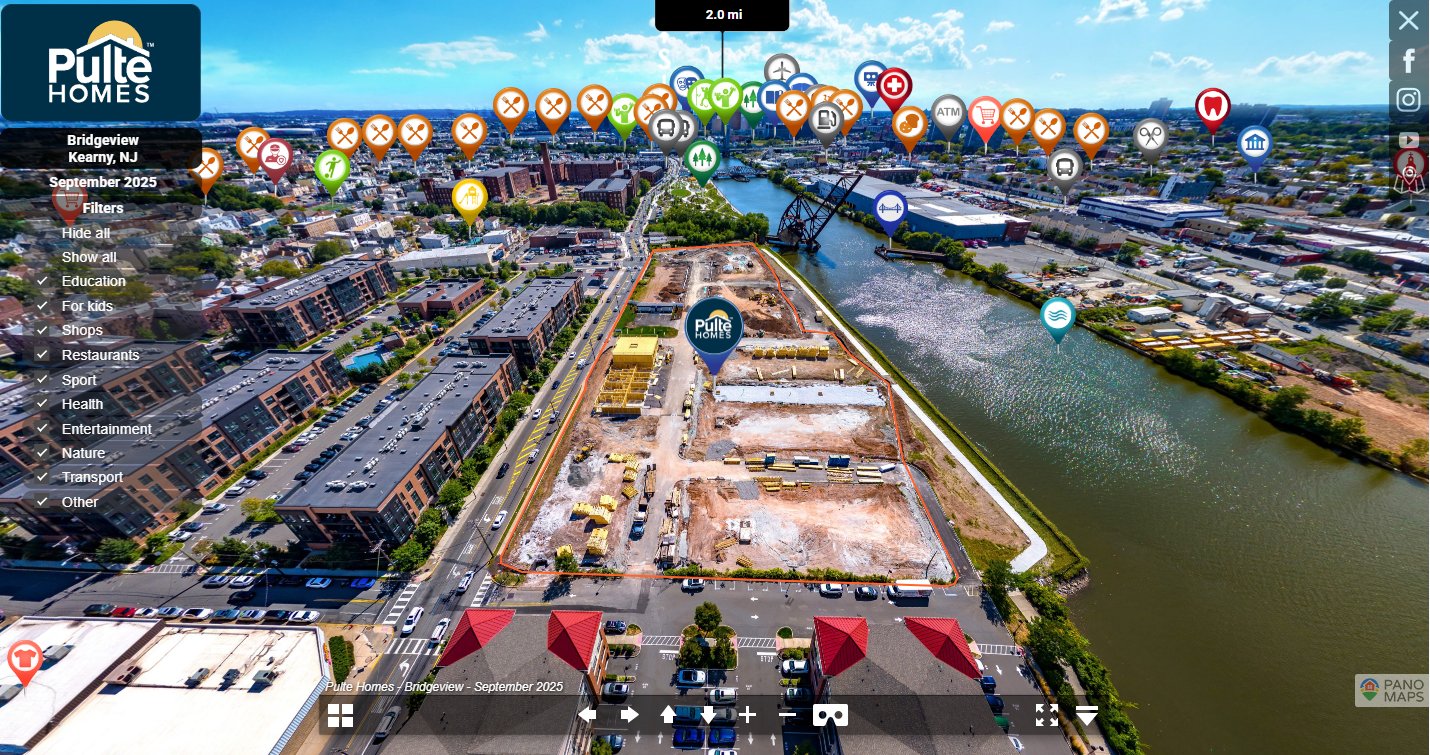
Task: Toggle the Health filter
Action: [82, 404]
